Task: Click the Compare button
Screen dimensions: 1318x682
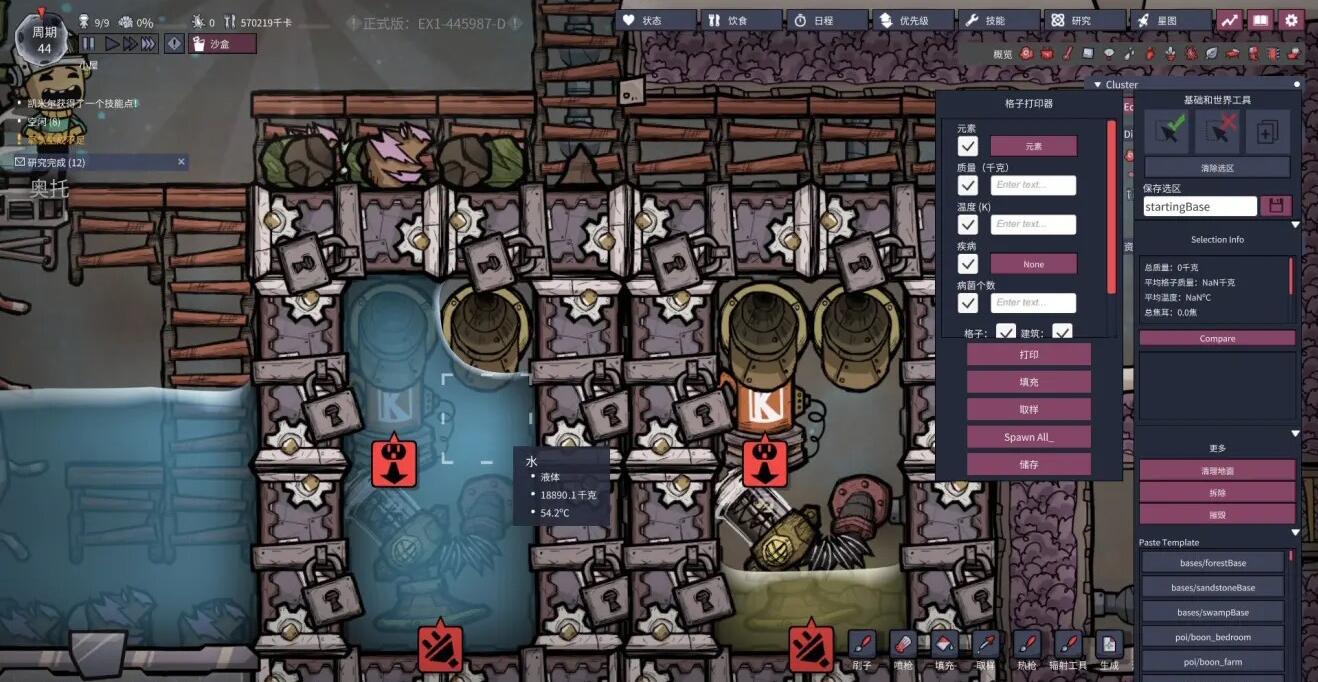Action: tap(1217, 339)
